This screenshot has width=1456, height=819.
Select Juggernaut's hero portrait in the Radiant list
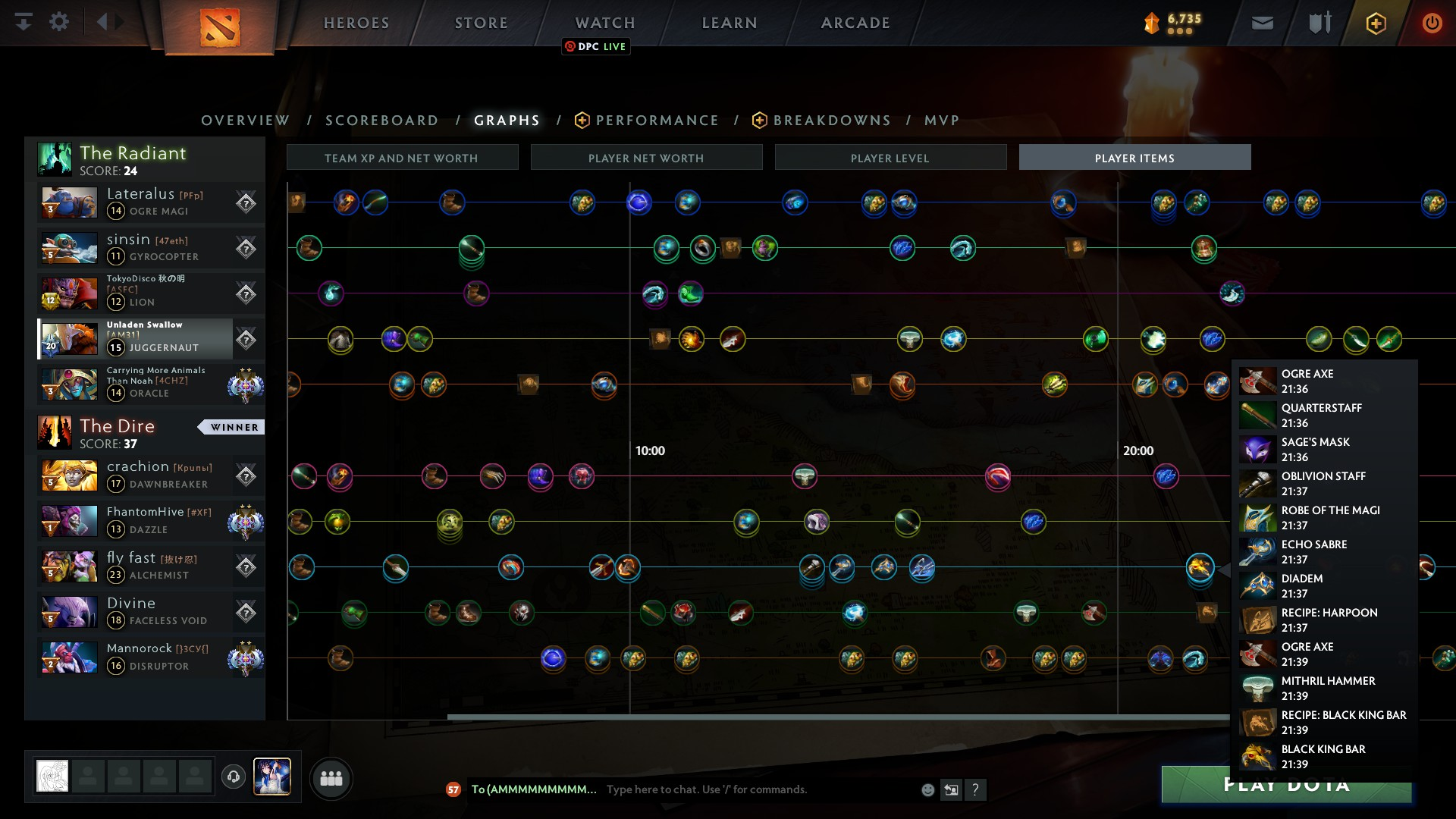(69, 339)
